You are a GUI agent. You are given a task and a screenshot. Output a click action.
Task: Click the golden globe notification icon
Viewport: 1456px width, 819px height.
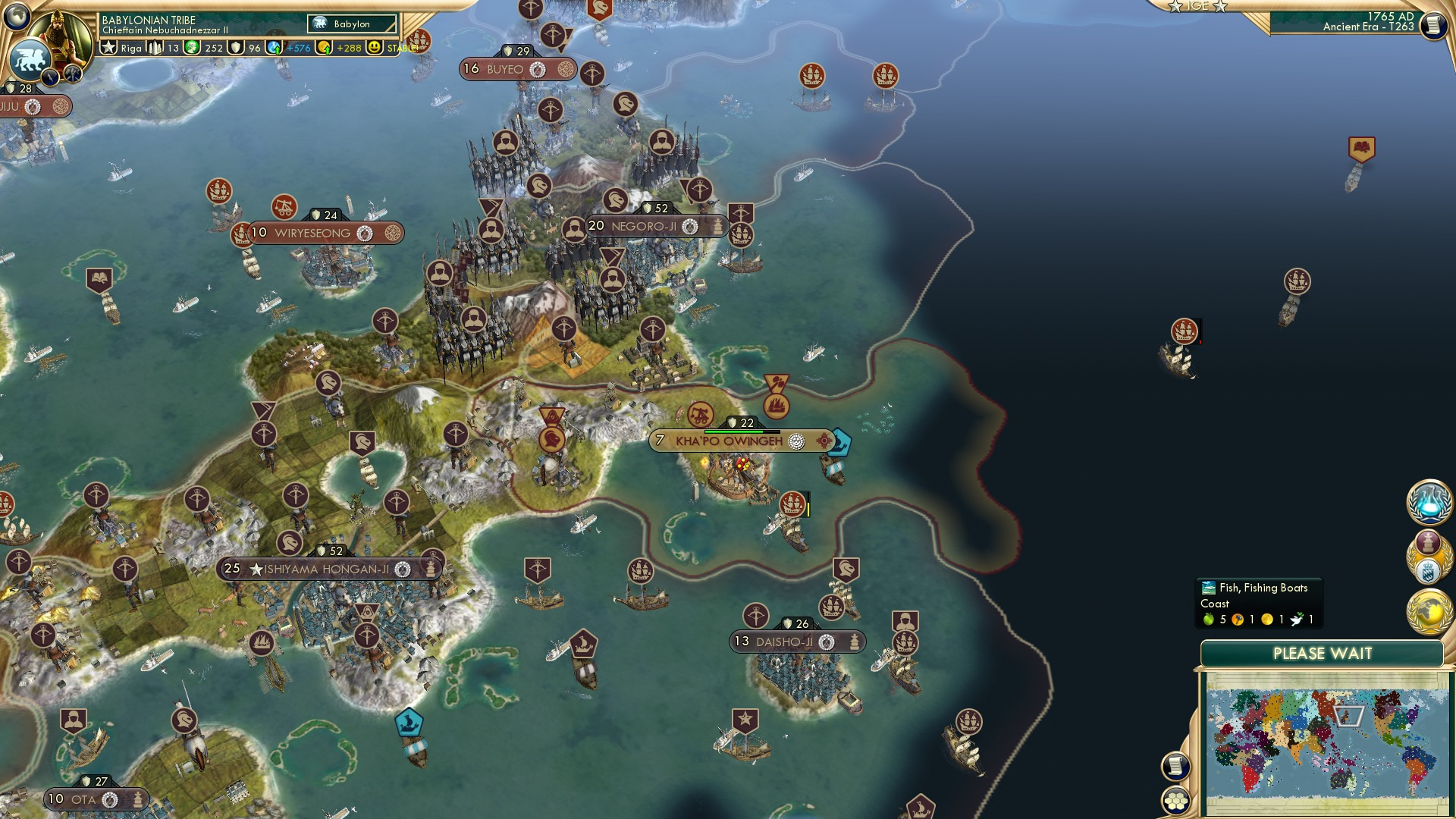[x=1429, y=610]
